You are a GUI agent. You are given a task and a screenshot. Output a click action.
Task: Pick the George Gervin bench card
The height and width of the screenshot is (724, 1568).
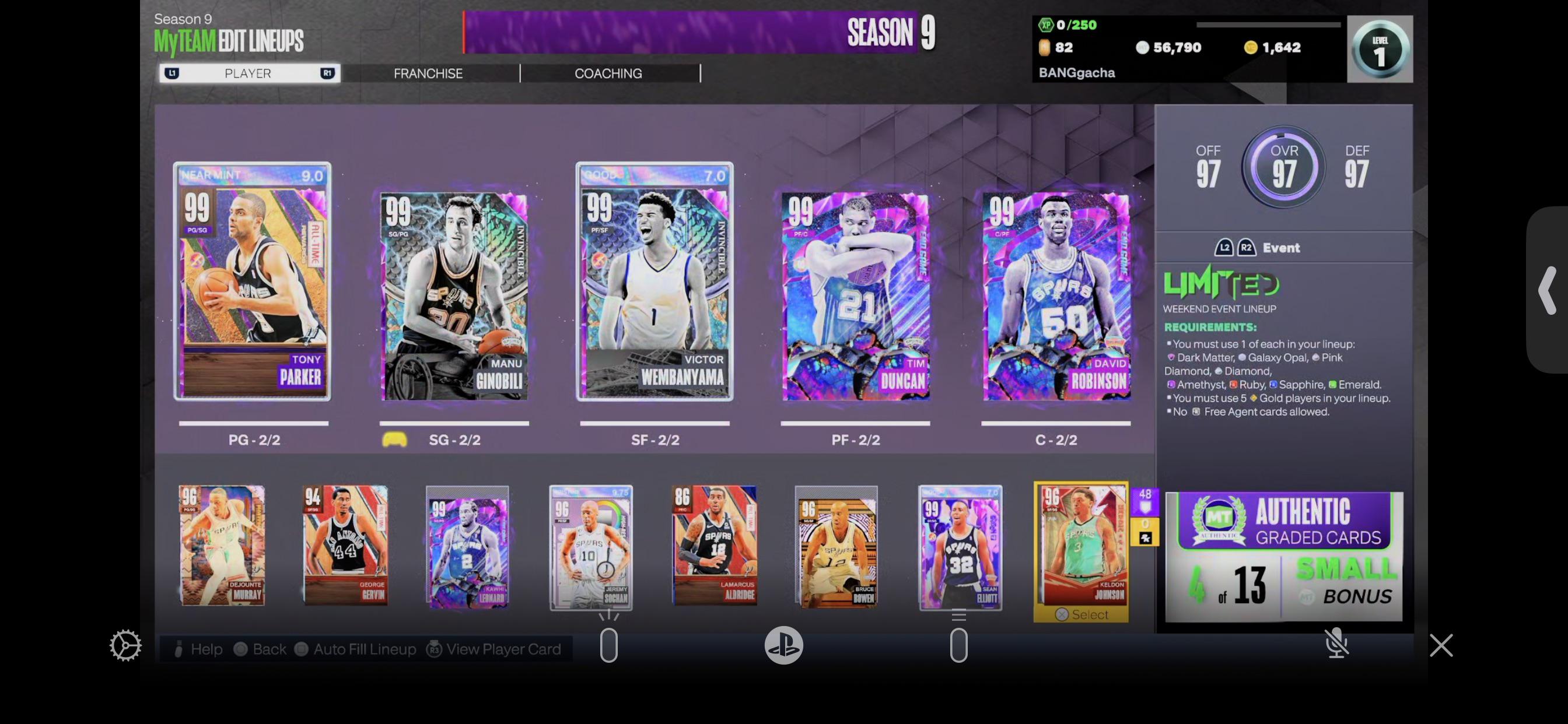(345, 546)
